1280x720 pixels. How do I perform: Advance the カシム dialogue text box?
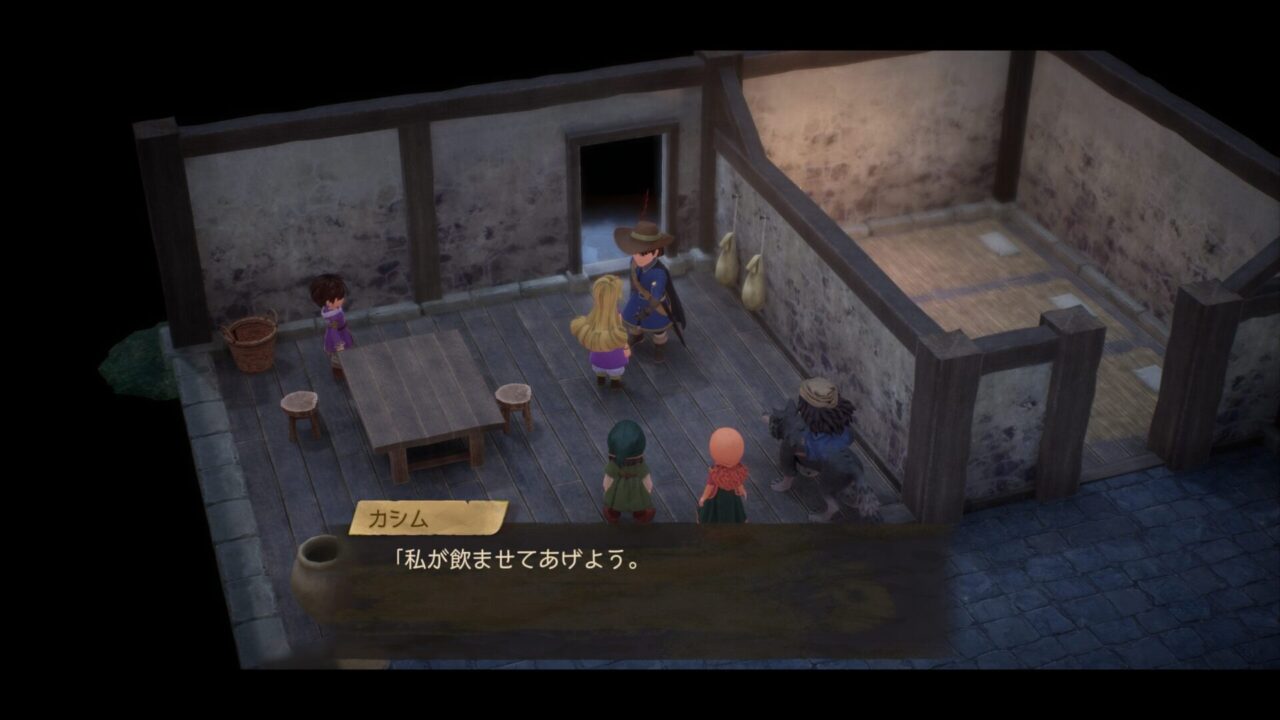[640, 590]
